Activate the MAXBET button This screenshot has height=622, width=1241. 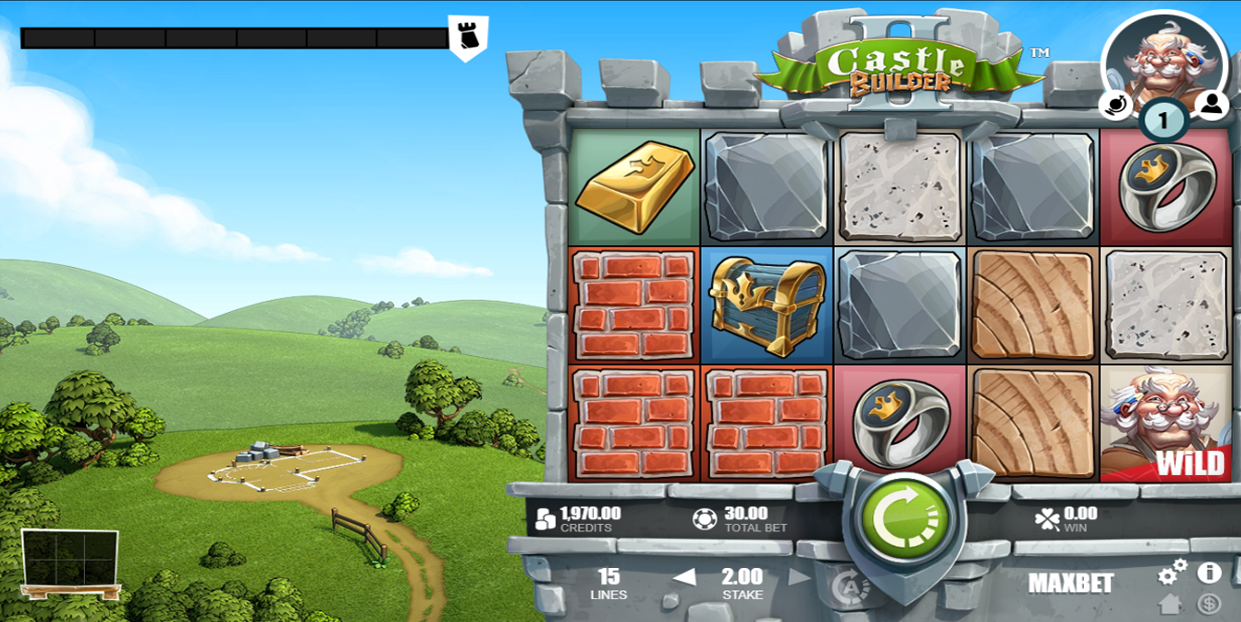[1070, 583]
